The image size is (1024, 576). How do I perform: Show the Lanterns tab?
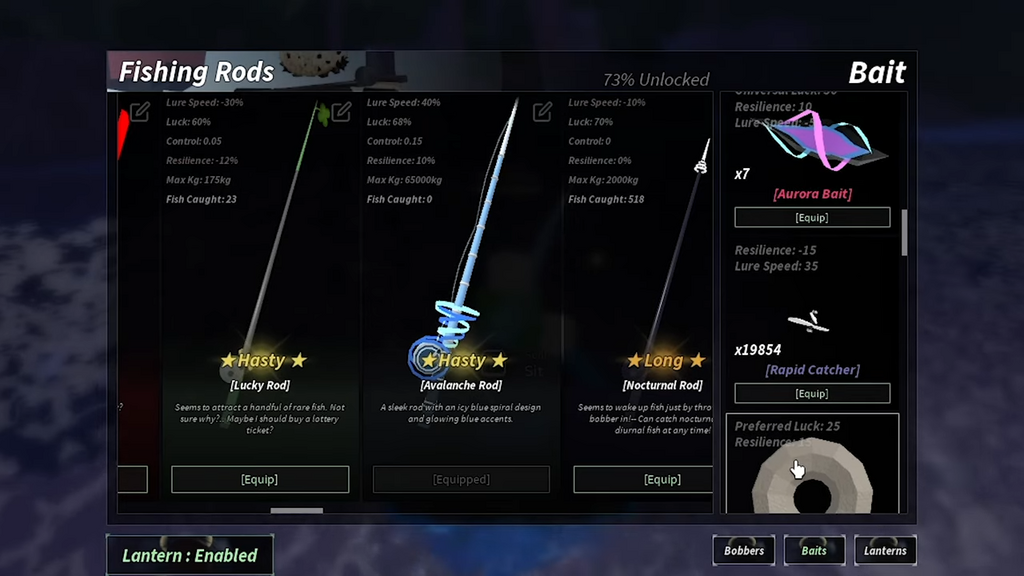(885, 550)
